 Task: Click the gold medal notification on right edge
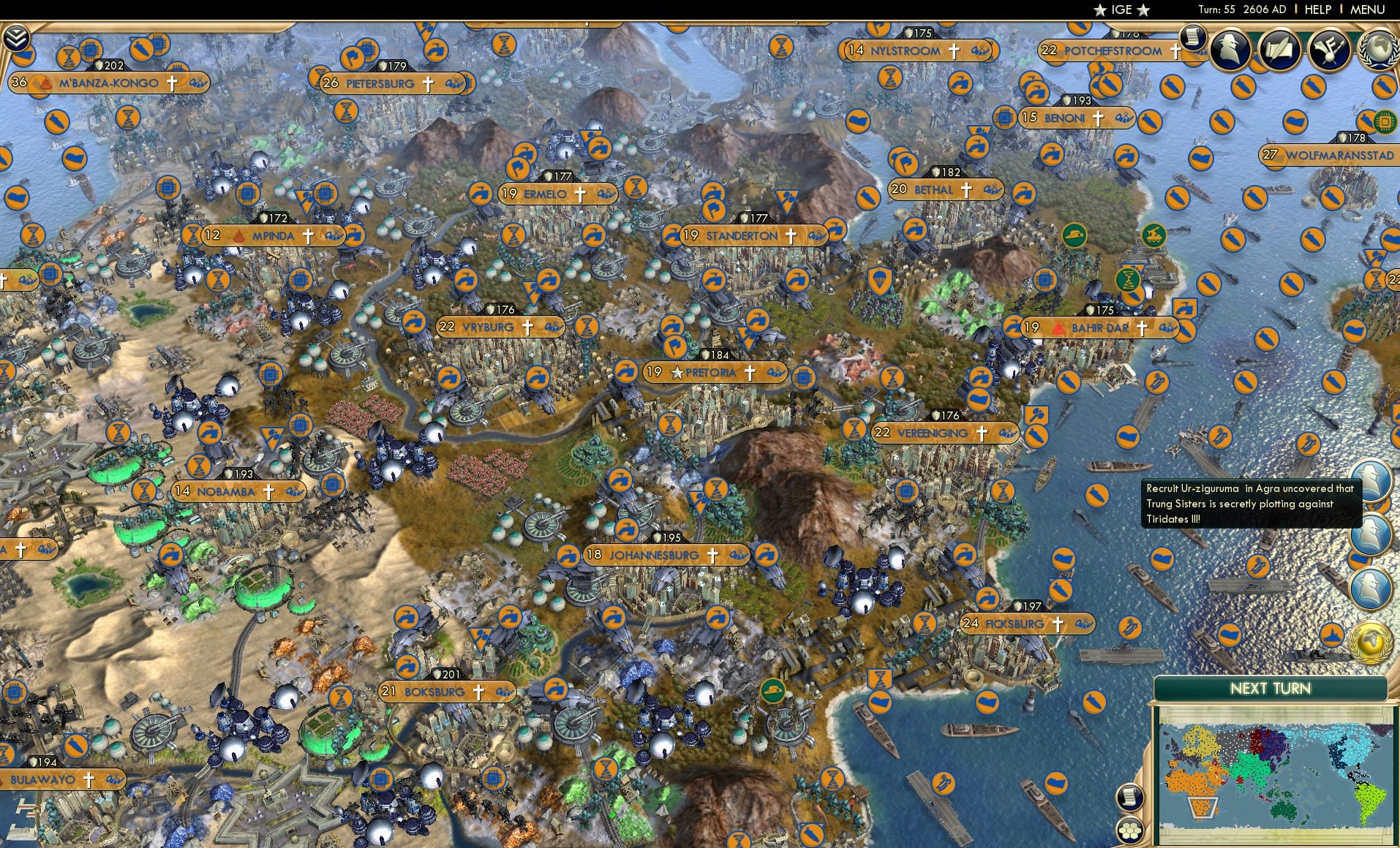pos(1371,640)
